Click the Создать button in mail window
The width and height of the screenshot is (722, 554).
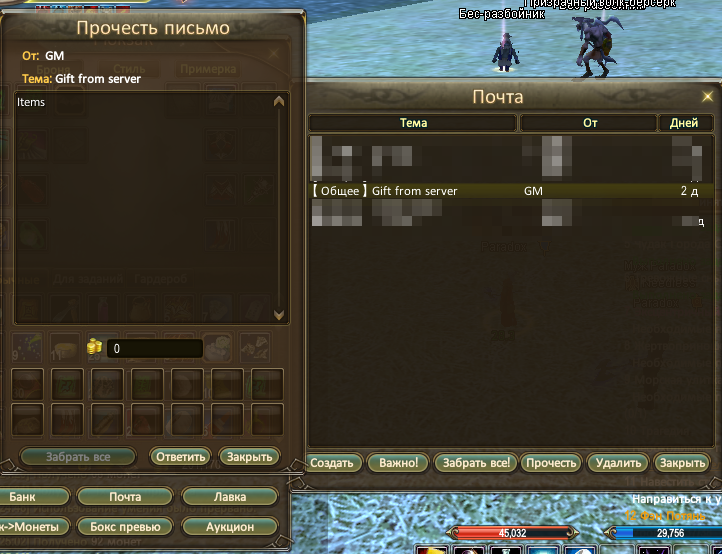point(332,463)
